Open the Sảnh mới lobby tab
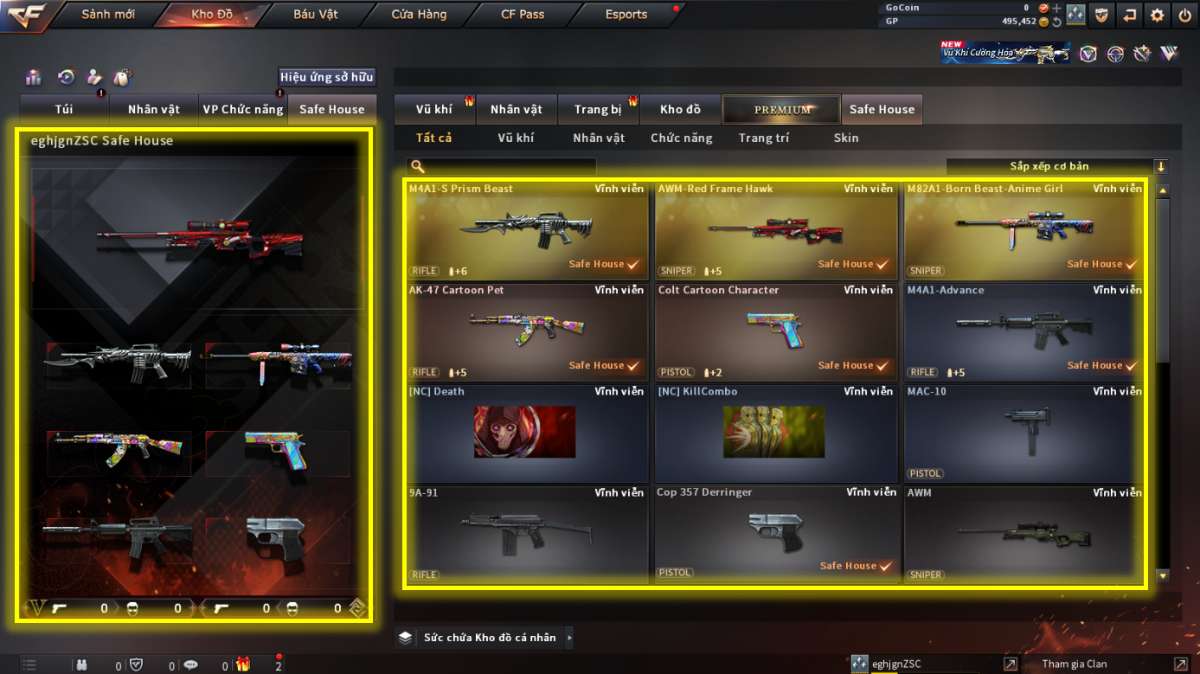Viewport: 1200px width, 674px height. (x=108, y=15)
